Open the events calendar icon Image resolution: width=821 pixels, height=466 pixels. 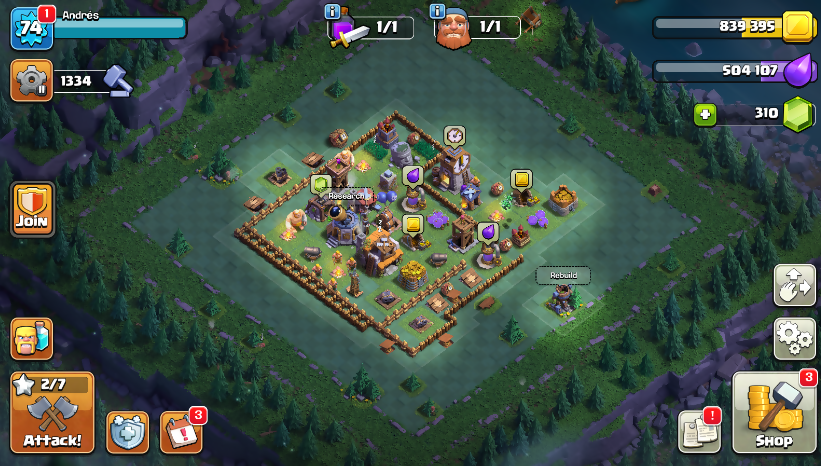click(x=180, y=431)
